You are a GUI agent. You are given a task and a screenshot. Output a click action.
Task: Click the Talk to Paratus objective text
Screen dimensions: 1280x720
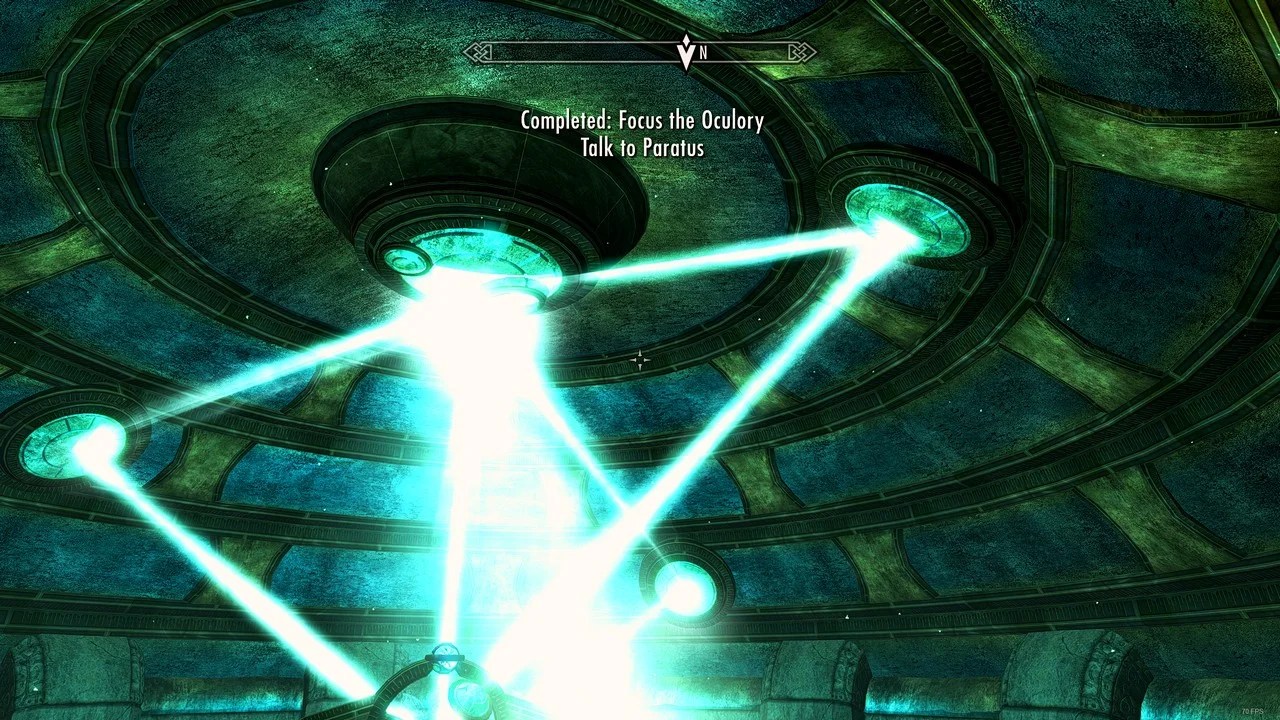coord(640,147)
